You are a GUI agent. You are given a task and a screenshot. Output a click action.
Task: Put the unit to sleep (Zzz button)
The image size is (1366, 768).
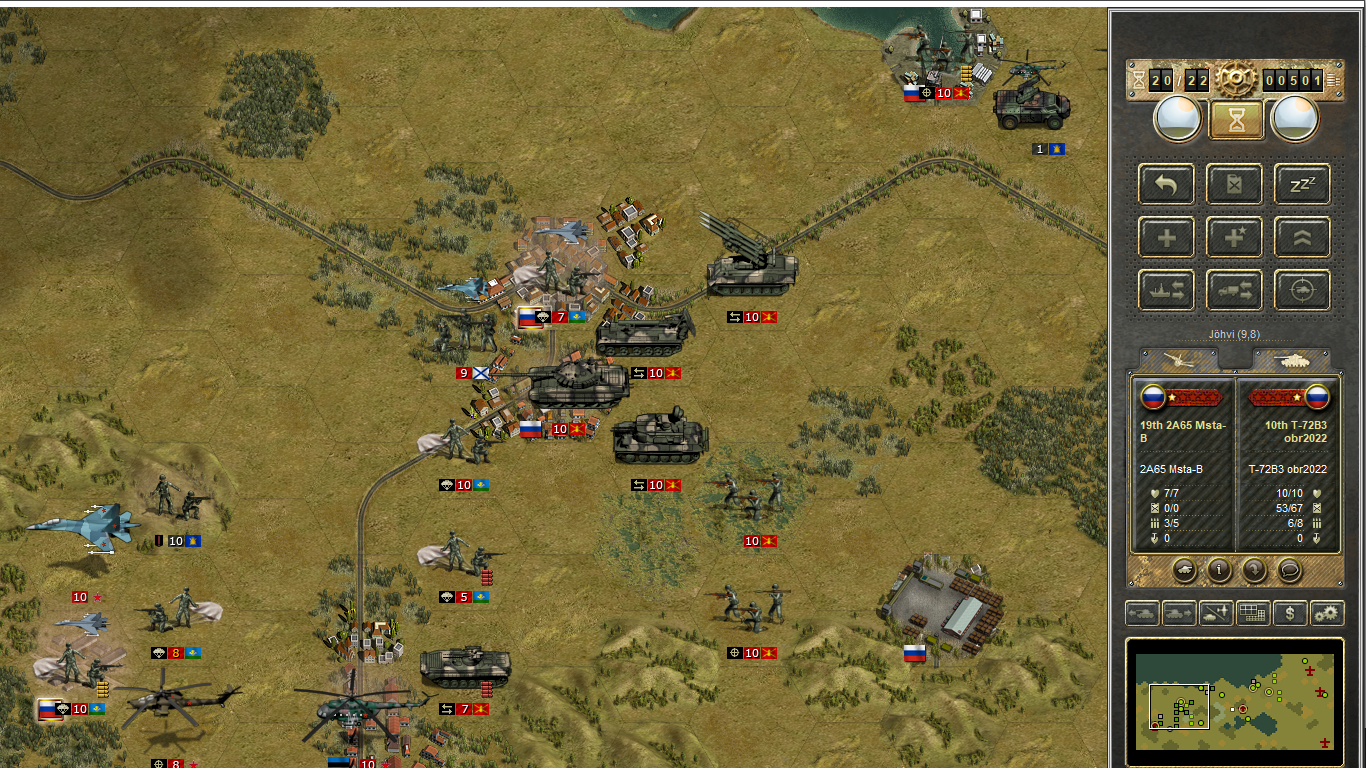1302,184
